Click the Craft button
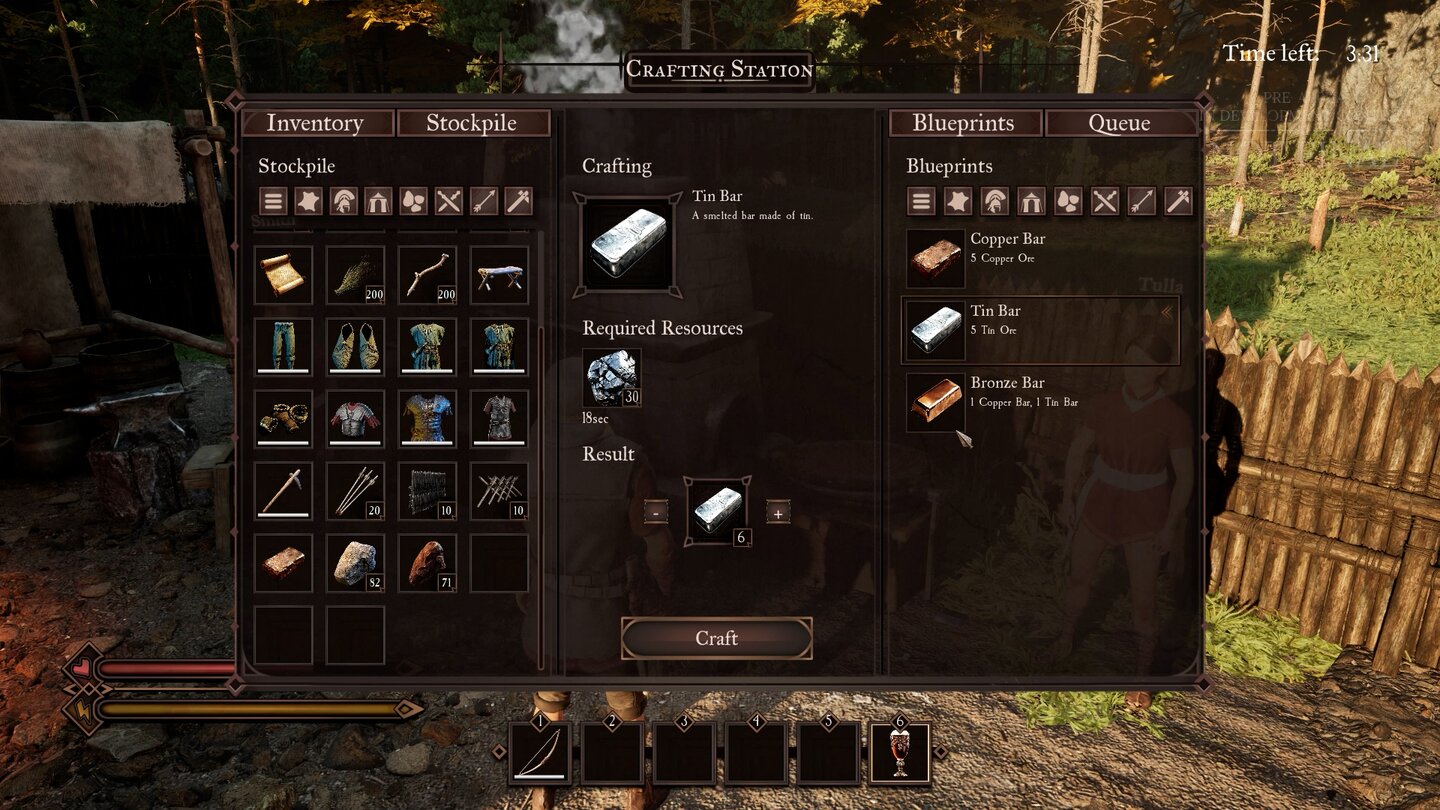Image resolution: width=1440 pixels, height=810 pixels. tap(716, 638)
